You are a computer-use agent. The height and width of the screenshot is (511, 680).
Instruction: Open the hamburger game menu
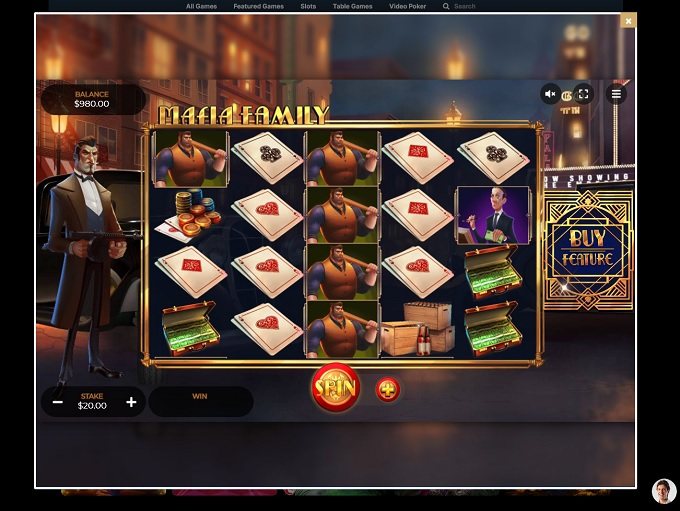616,94
